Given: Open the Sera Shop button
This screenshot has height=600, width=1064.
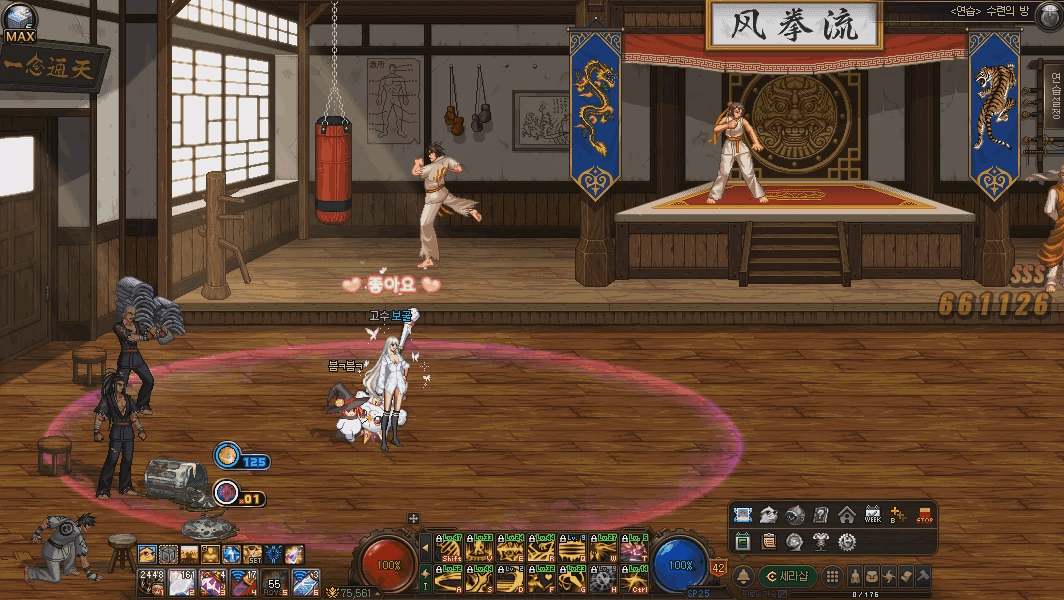Looking at the screenshot, I should [787, 576].
